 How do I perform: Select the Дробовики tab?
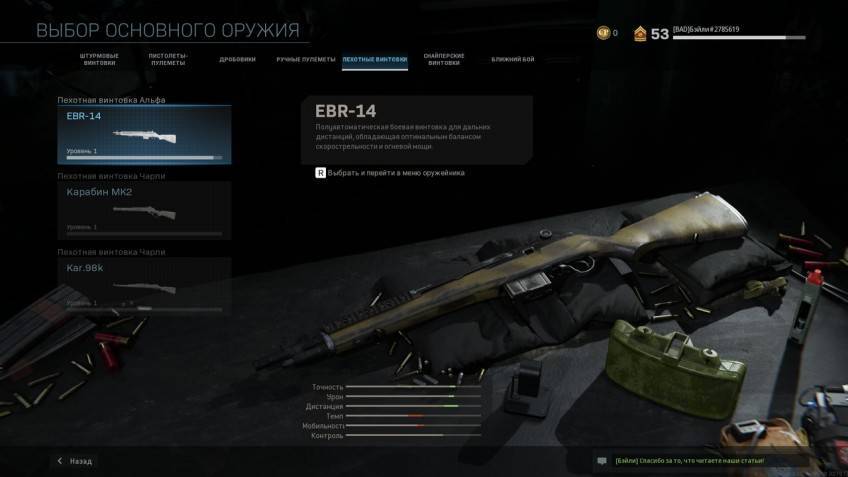(x=238, y=60)
